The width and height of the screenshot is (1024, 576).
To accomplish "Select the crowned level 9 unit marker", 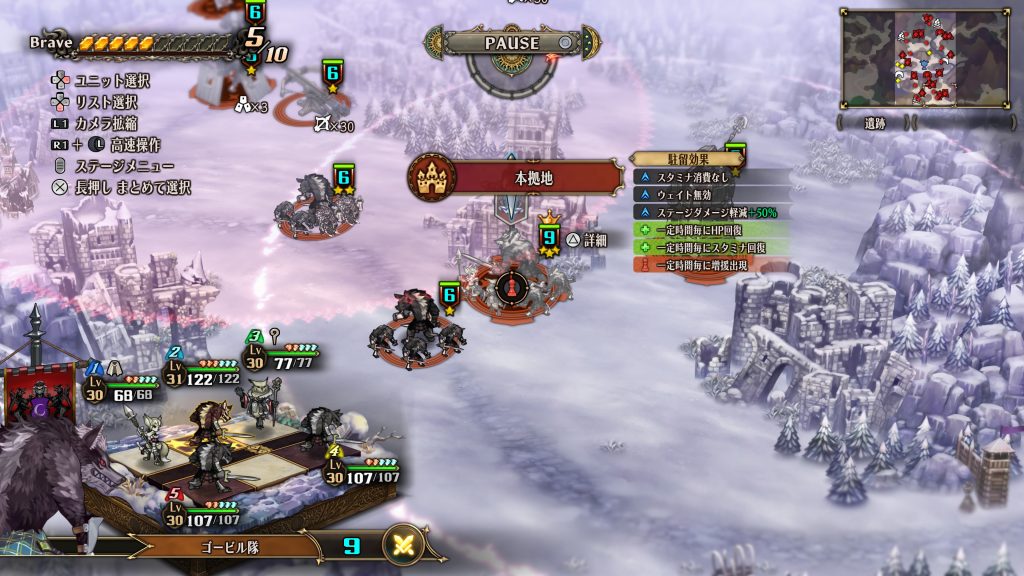I will click(548, 237).
